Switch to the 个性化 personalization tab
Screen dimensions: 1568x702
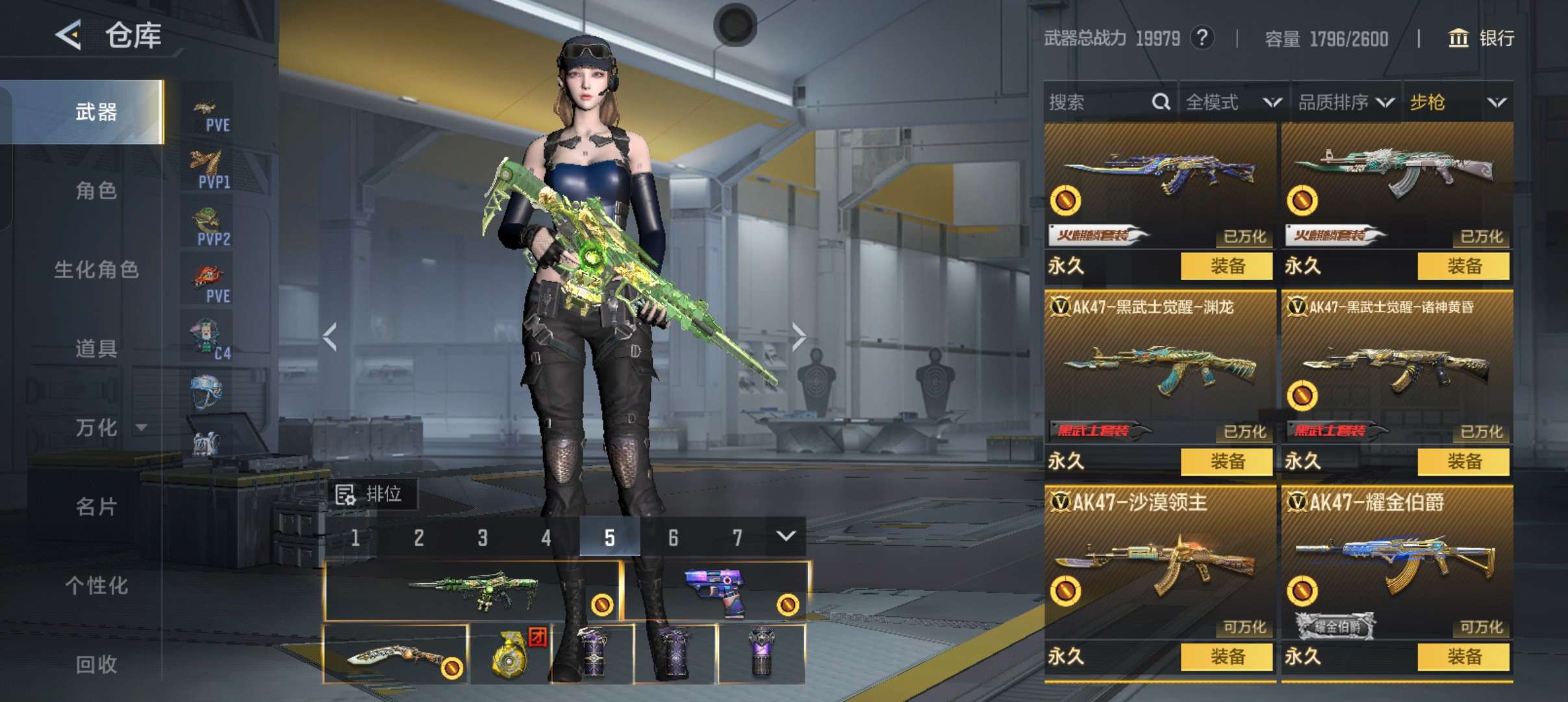click(96, 586)
